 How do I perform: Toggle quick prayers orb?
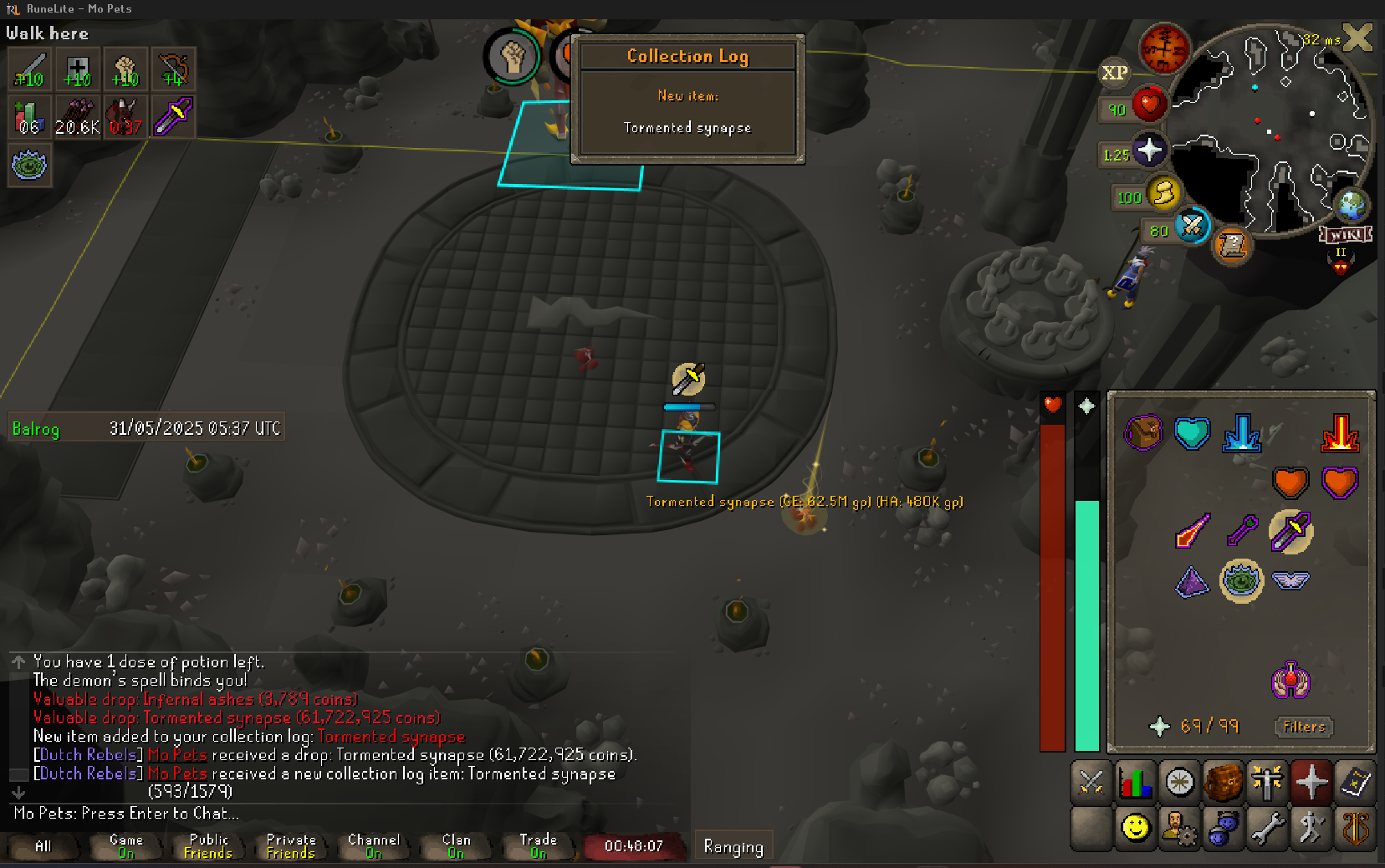1149,150
